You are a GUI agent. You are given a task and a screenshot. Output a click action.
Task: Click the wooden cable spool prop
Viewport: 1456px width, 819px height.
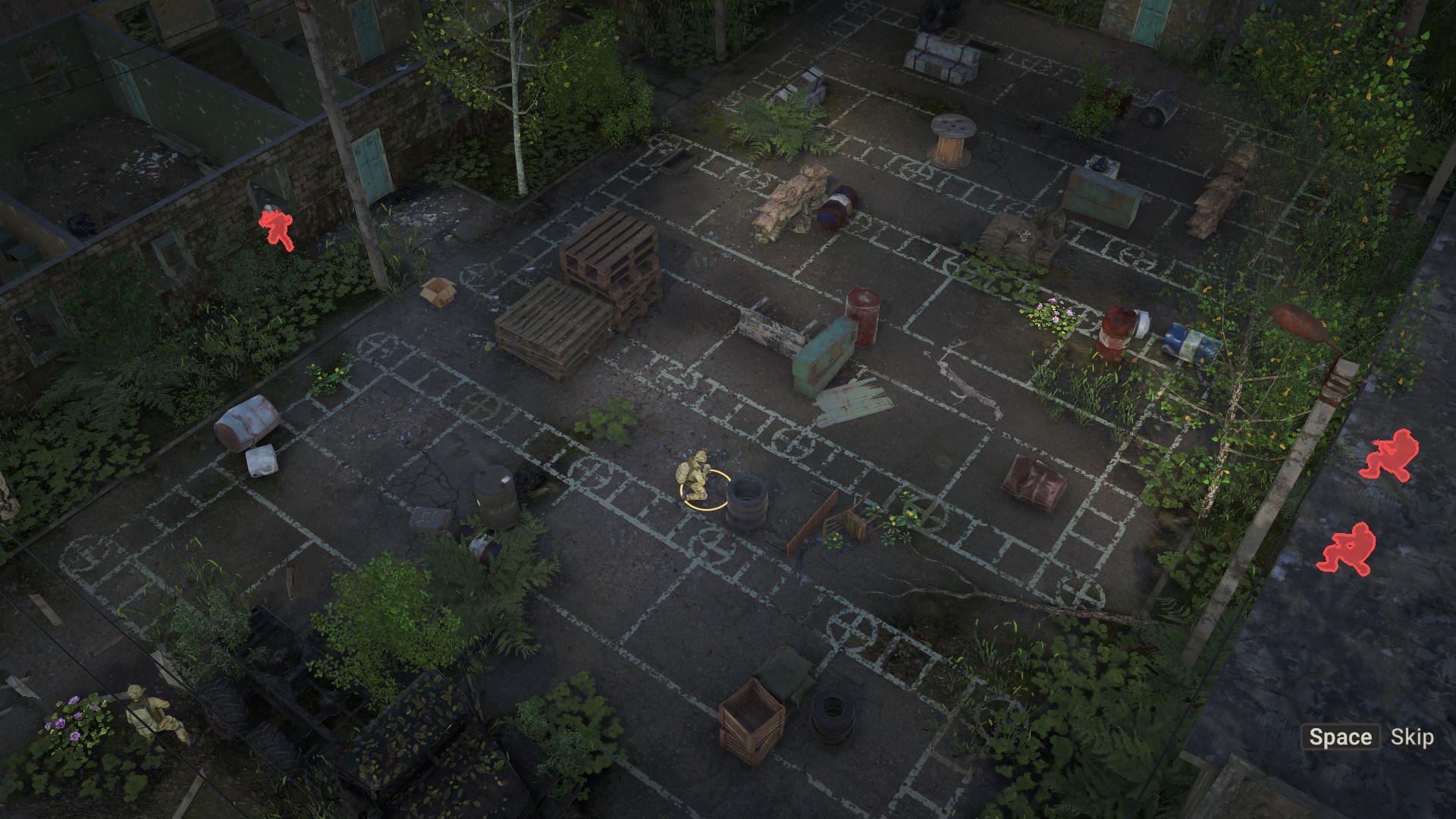point(950,140)
